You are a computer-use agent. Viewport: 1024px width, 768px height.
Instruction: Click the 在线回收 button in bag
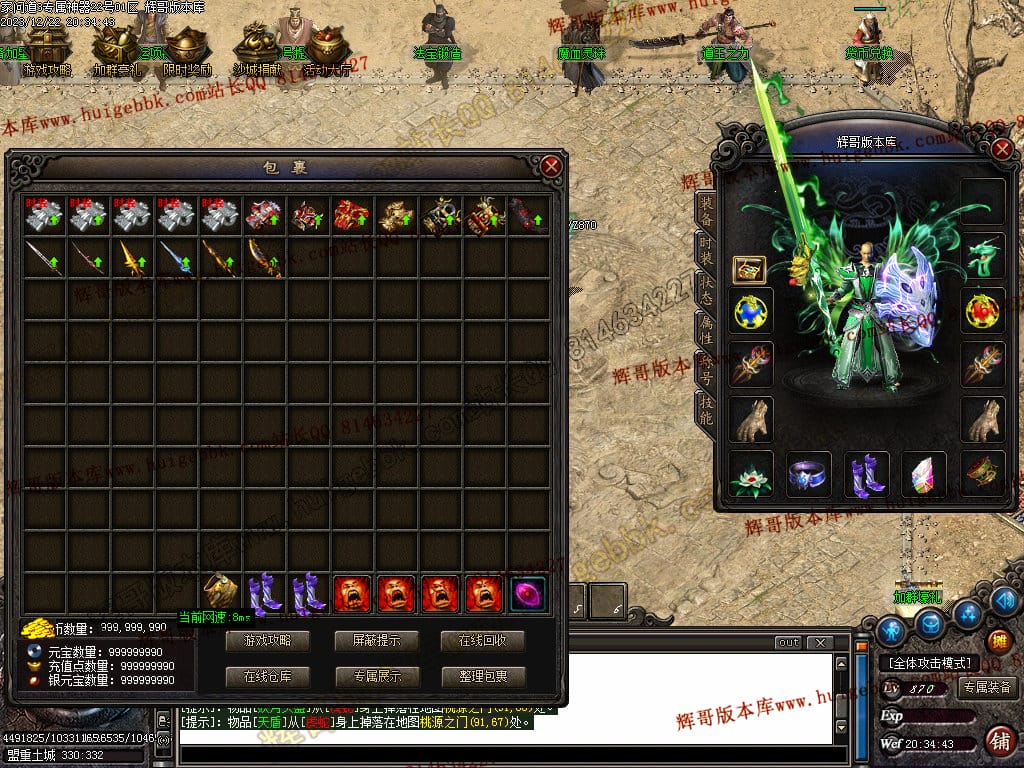(483, 640)
